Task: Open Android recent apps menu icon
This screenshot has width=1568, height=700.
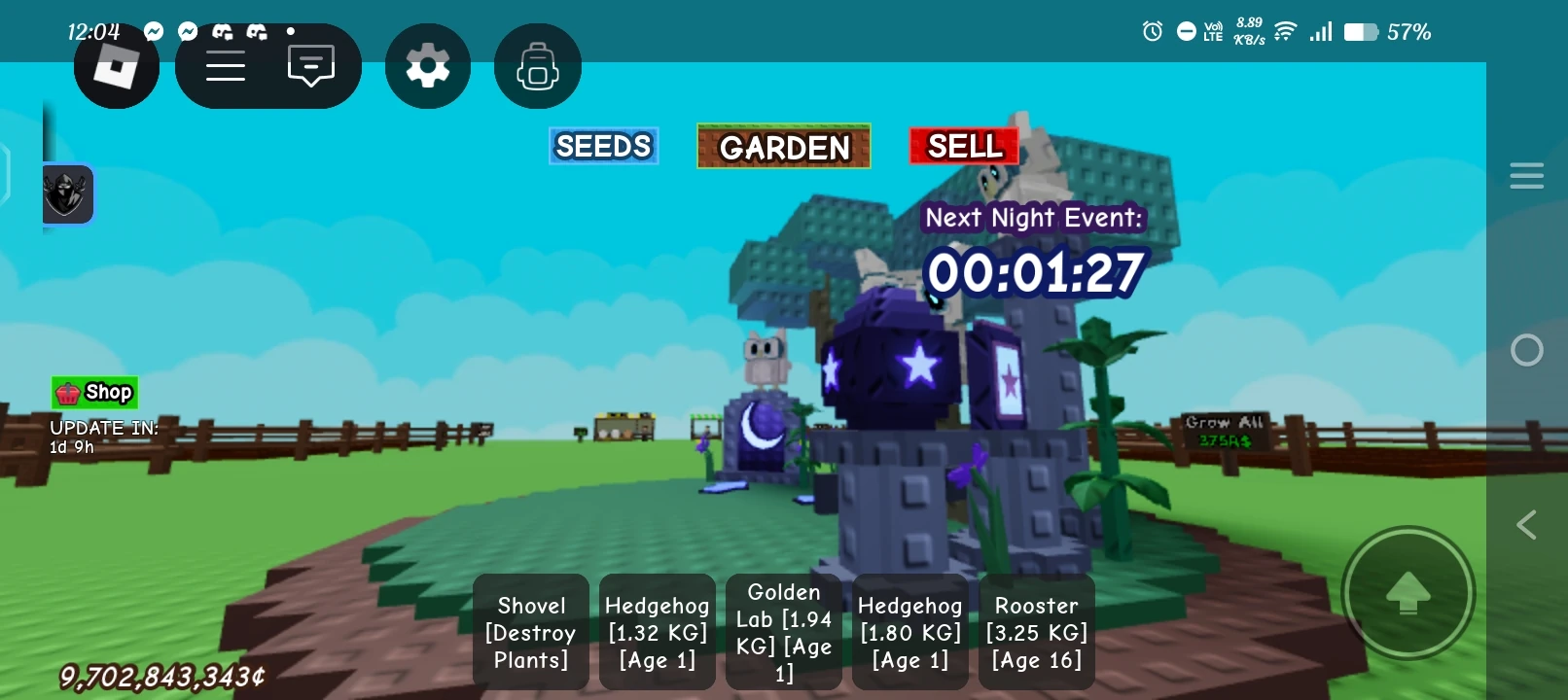Action: point(1526,175)
